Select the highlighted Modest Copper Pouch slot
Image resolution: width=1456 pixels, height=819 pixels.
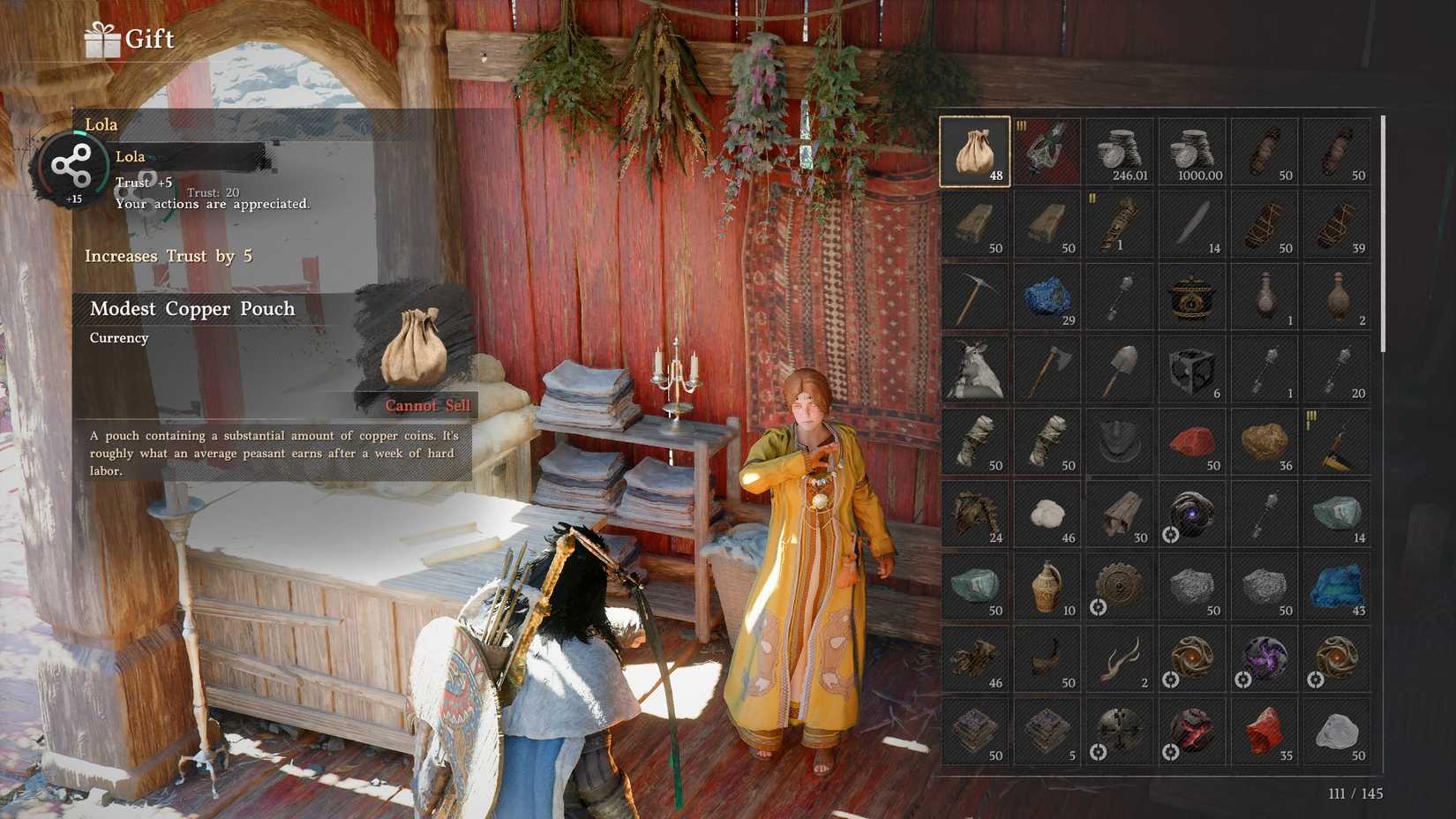click(975, 152)
